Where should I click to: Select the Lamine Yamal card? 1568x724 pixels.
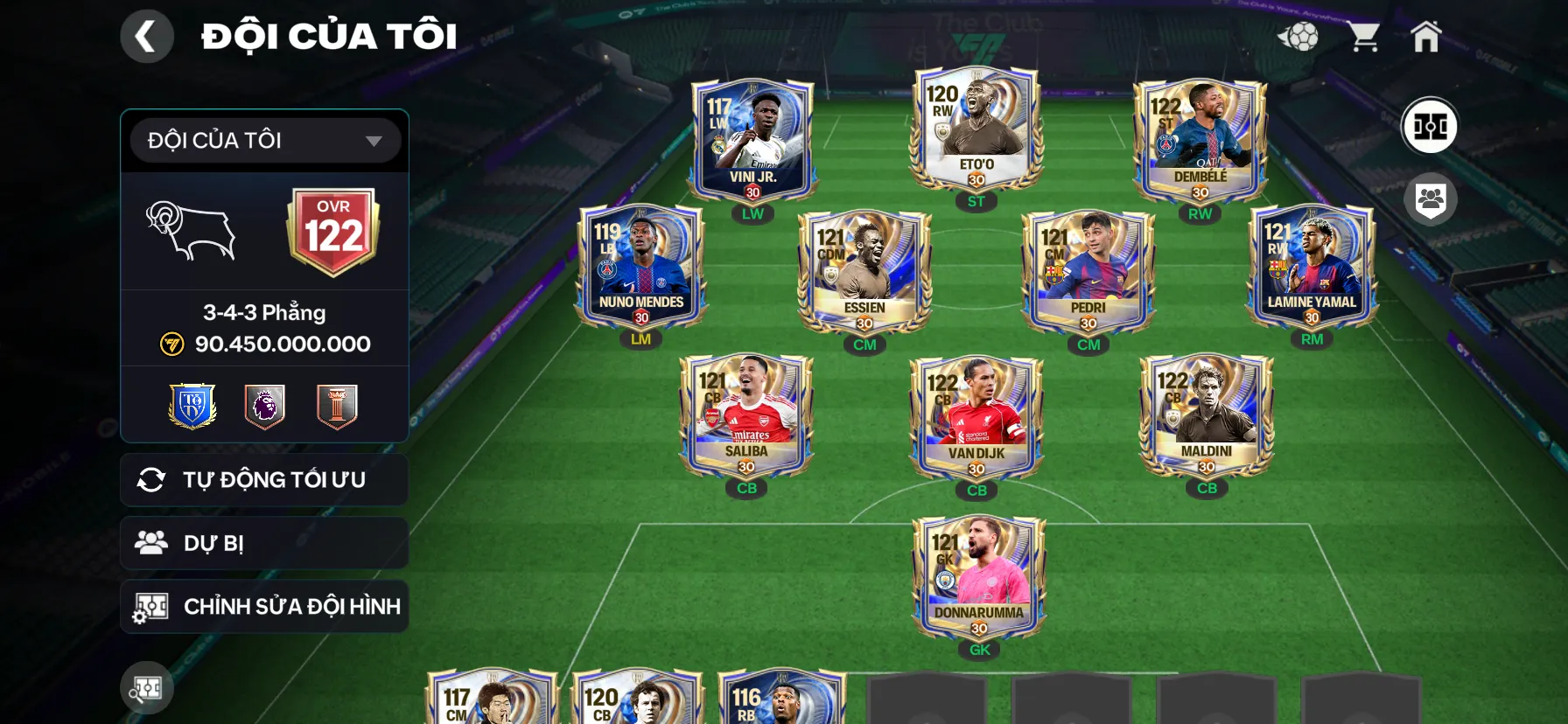1312,266
